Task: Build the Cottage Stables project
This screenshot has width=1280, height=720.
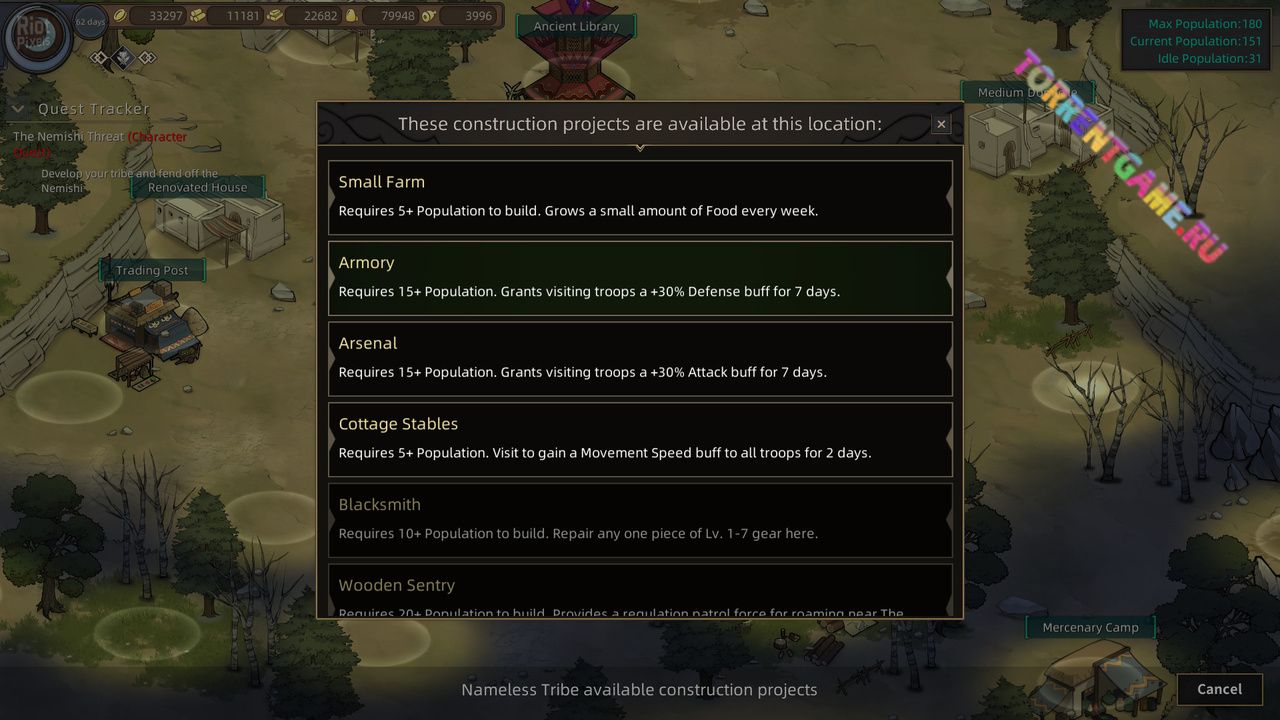Action: click(640, 439)
